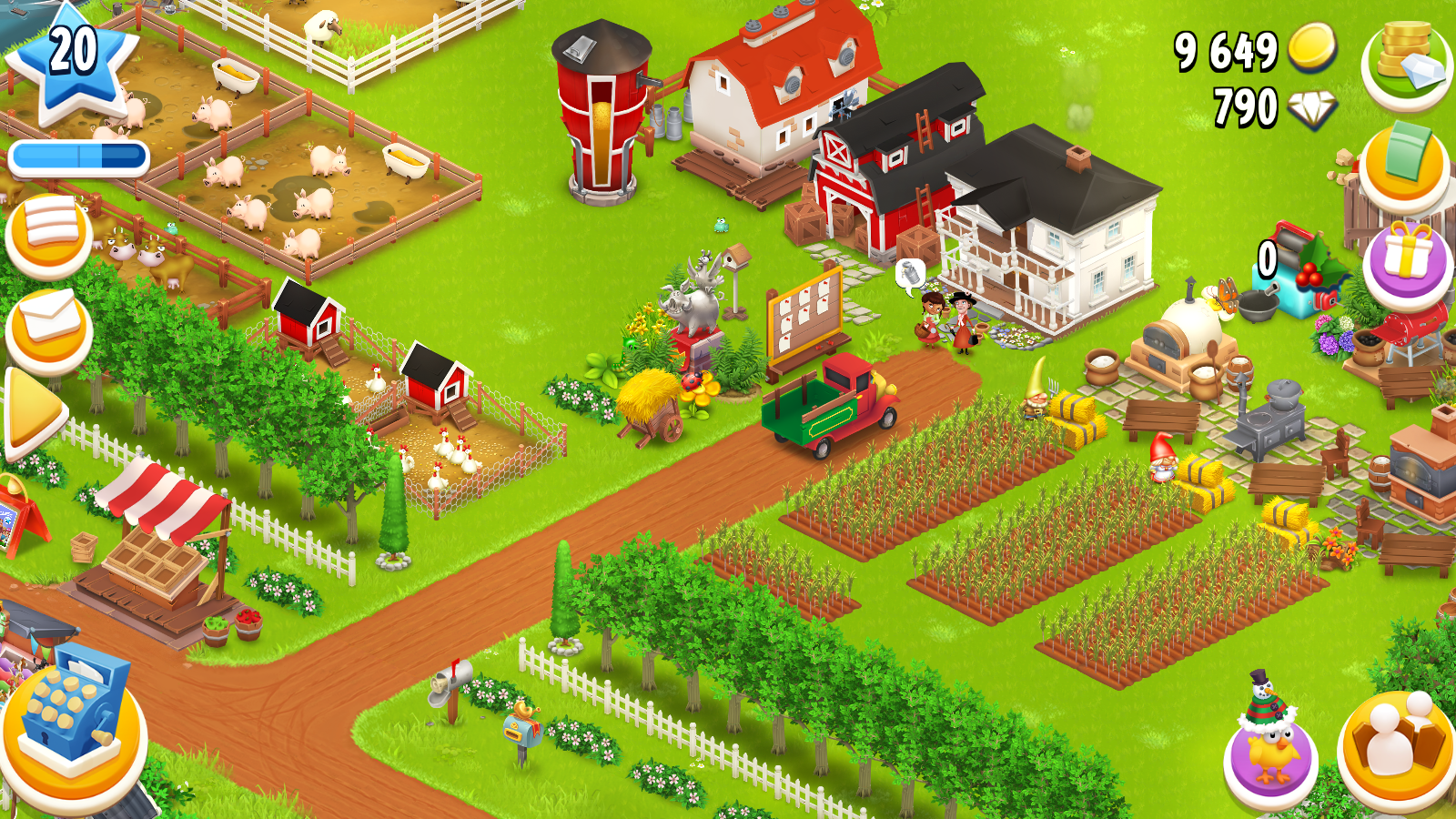
Task: Open the holly event counter icon
Action: pos(1297,270)
